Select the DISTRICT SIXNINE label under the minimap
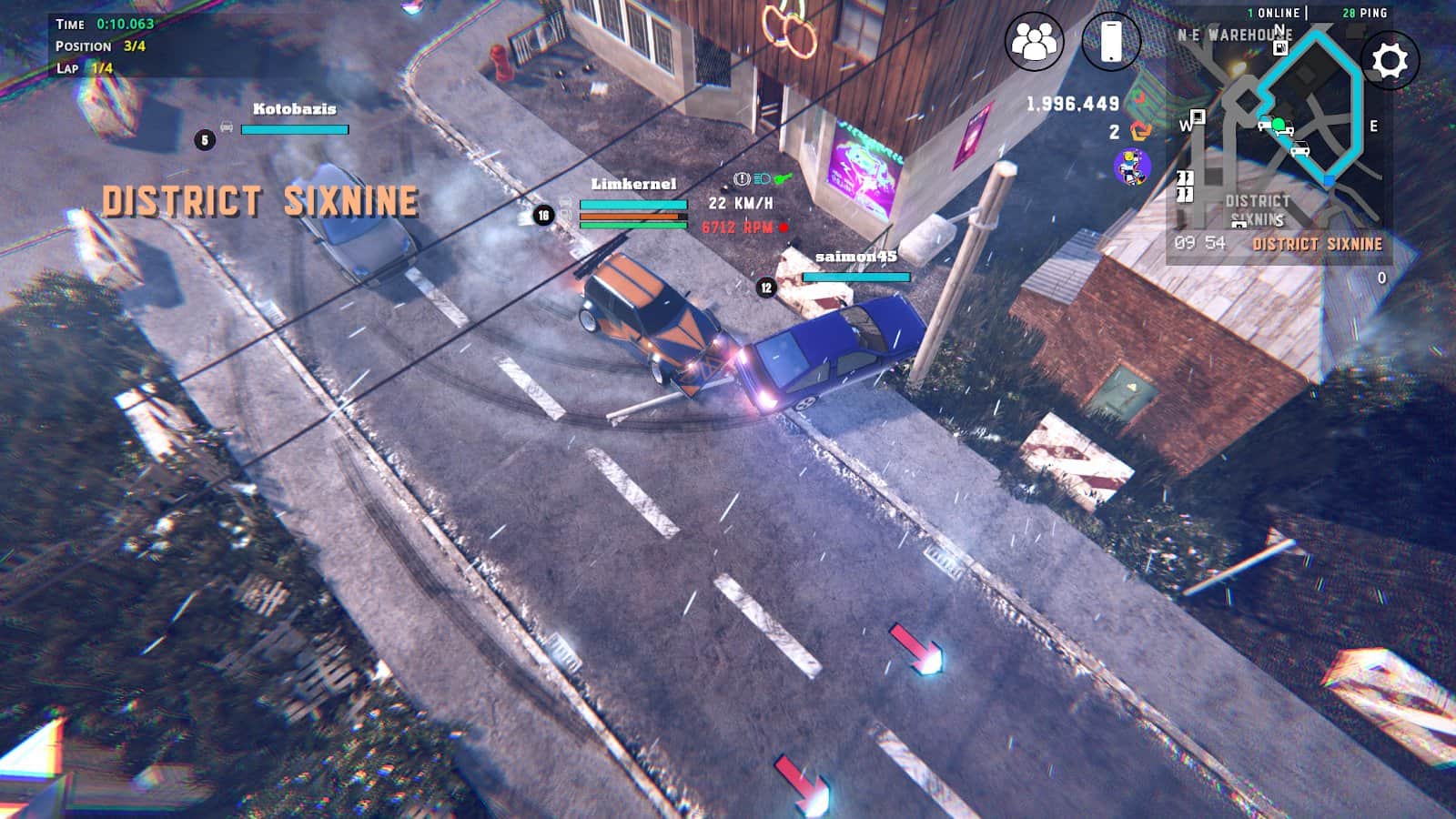 pyautogui.click(x=1317, y=242)
